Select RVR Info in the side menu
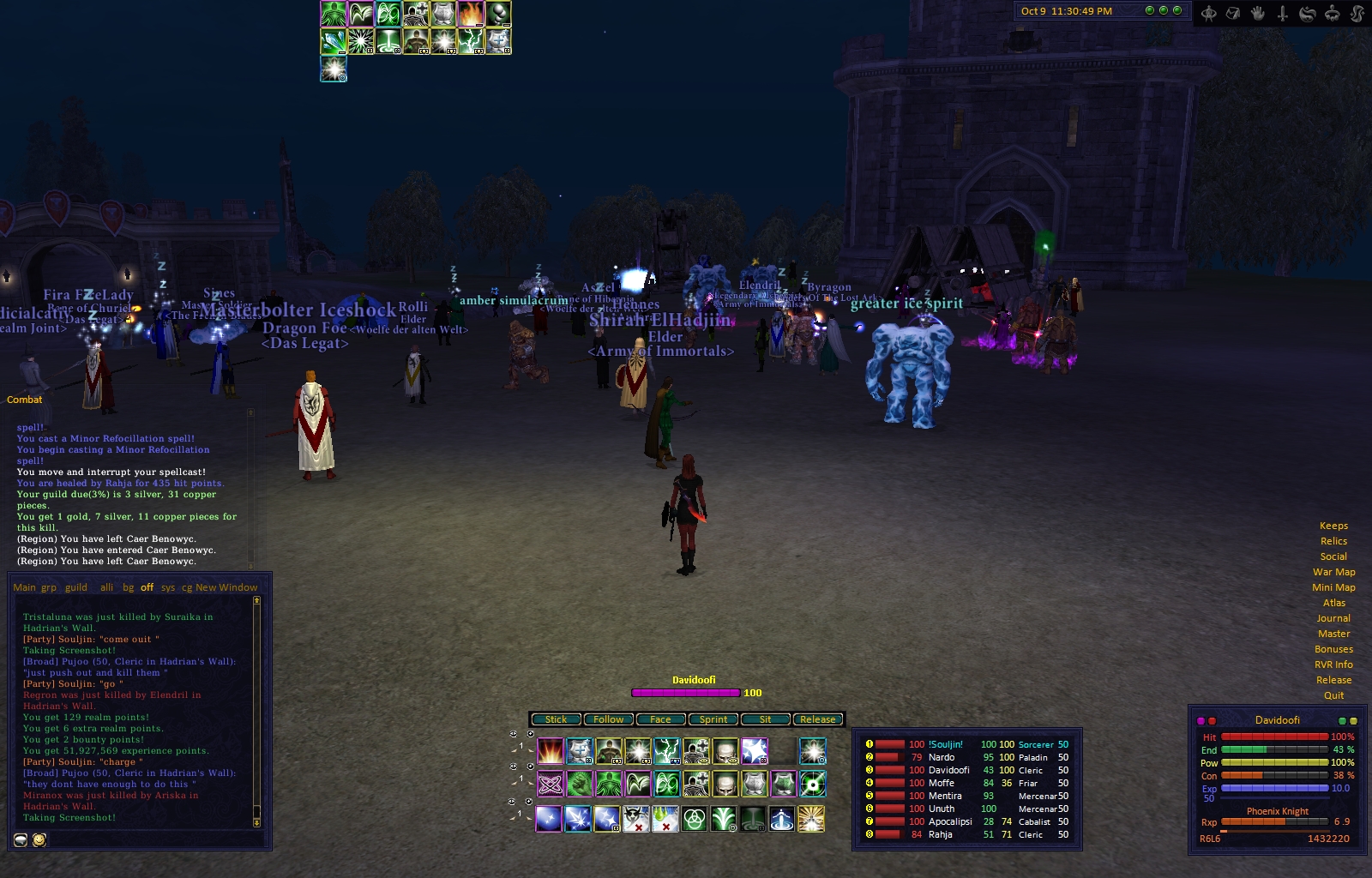 [1333, 665]
